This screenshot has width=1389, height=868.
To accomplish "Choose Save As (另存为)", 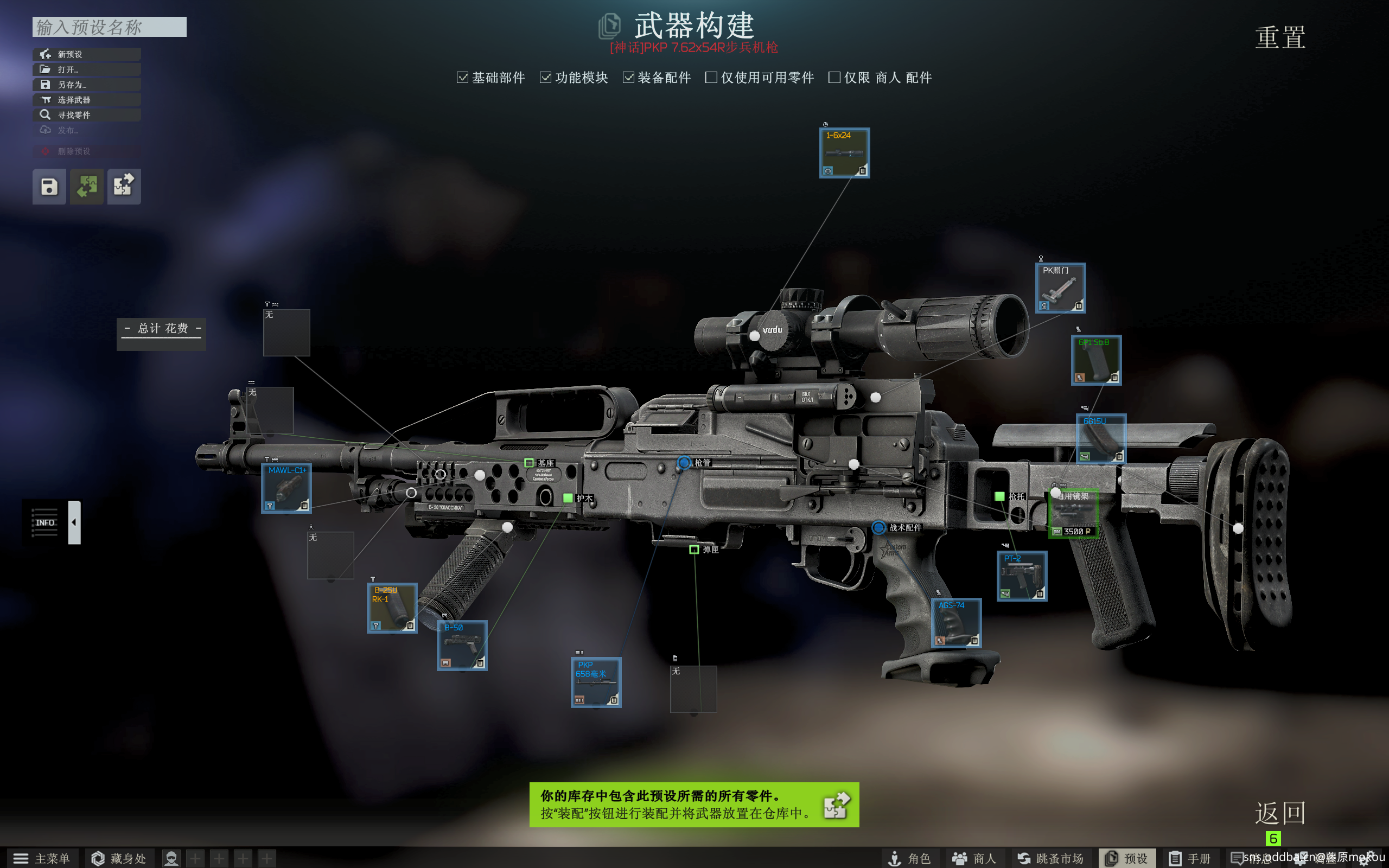I will (86, 85).
